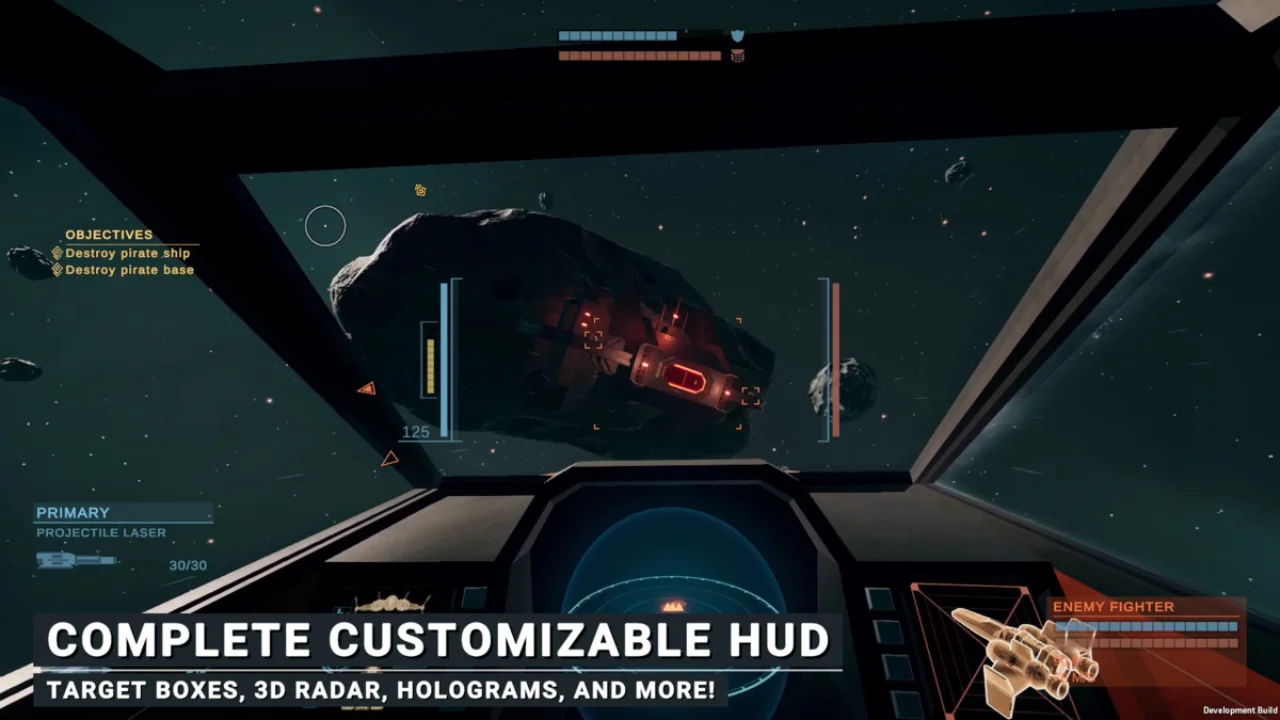1280x720 pixels.
Task: Open the Primary weapon panel
Action: (x=73, y=513)
